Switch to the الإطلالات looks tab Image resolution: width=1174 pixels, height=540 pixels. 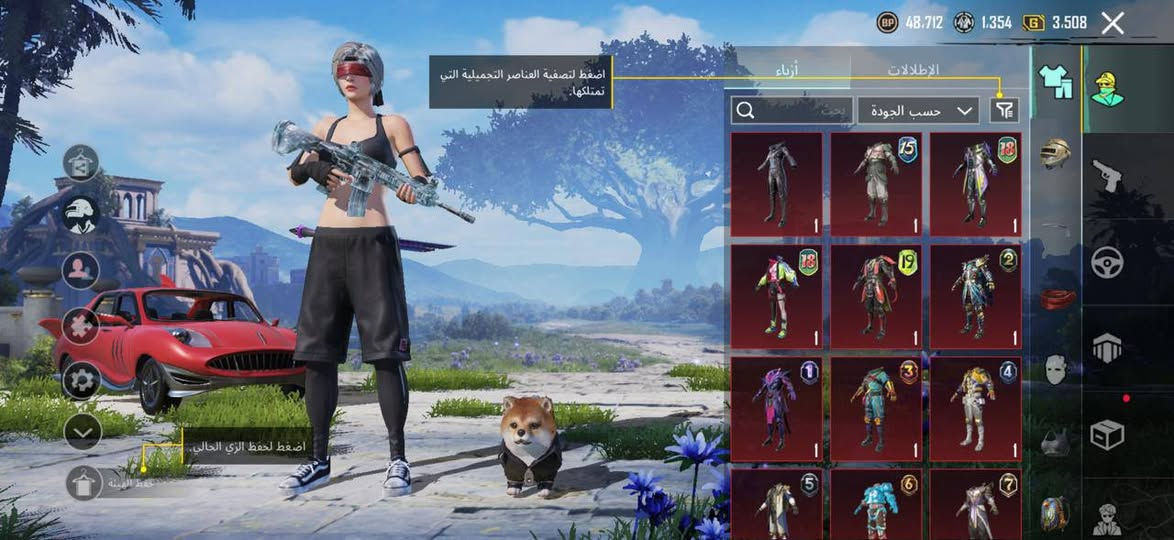click(912, 71)
